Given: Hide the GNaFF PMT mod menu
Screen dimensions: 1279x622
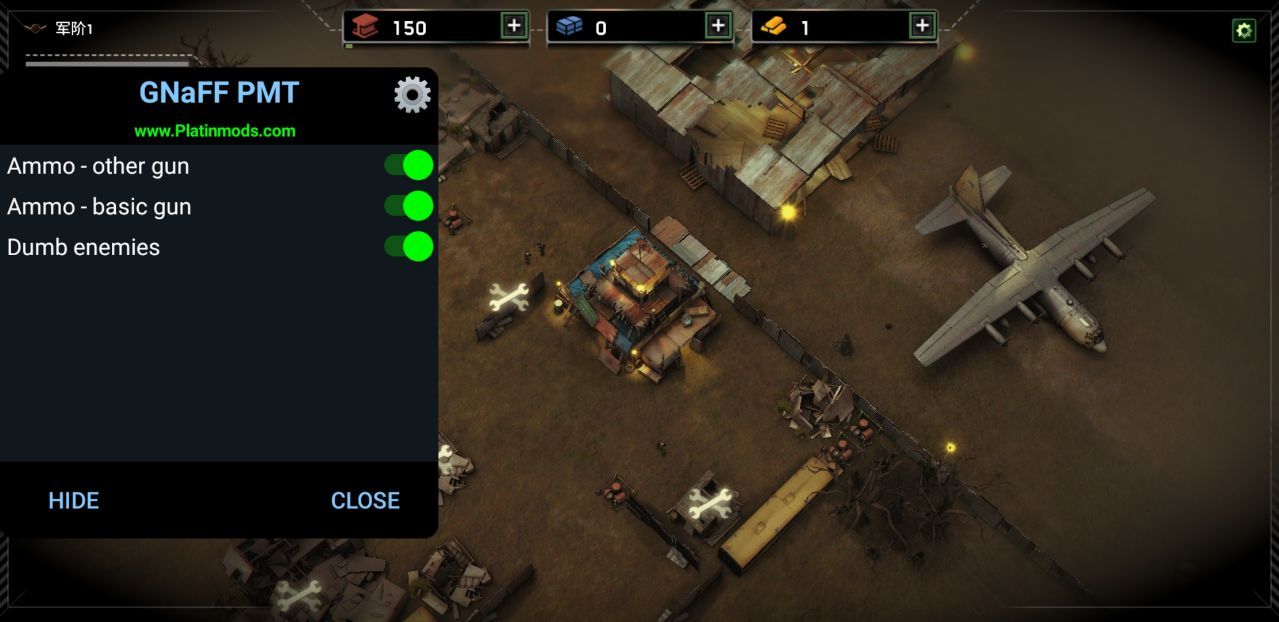Looking at the screenshot, I should (x=74, y=501).
